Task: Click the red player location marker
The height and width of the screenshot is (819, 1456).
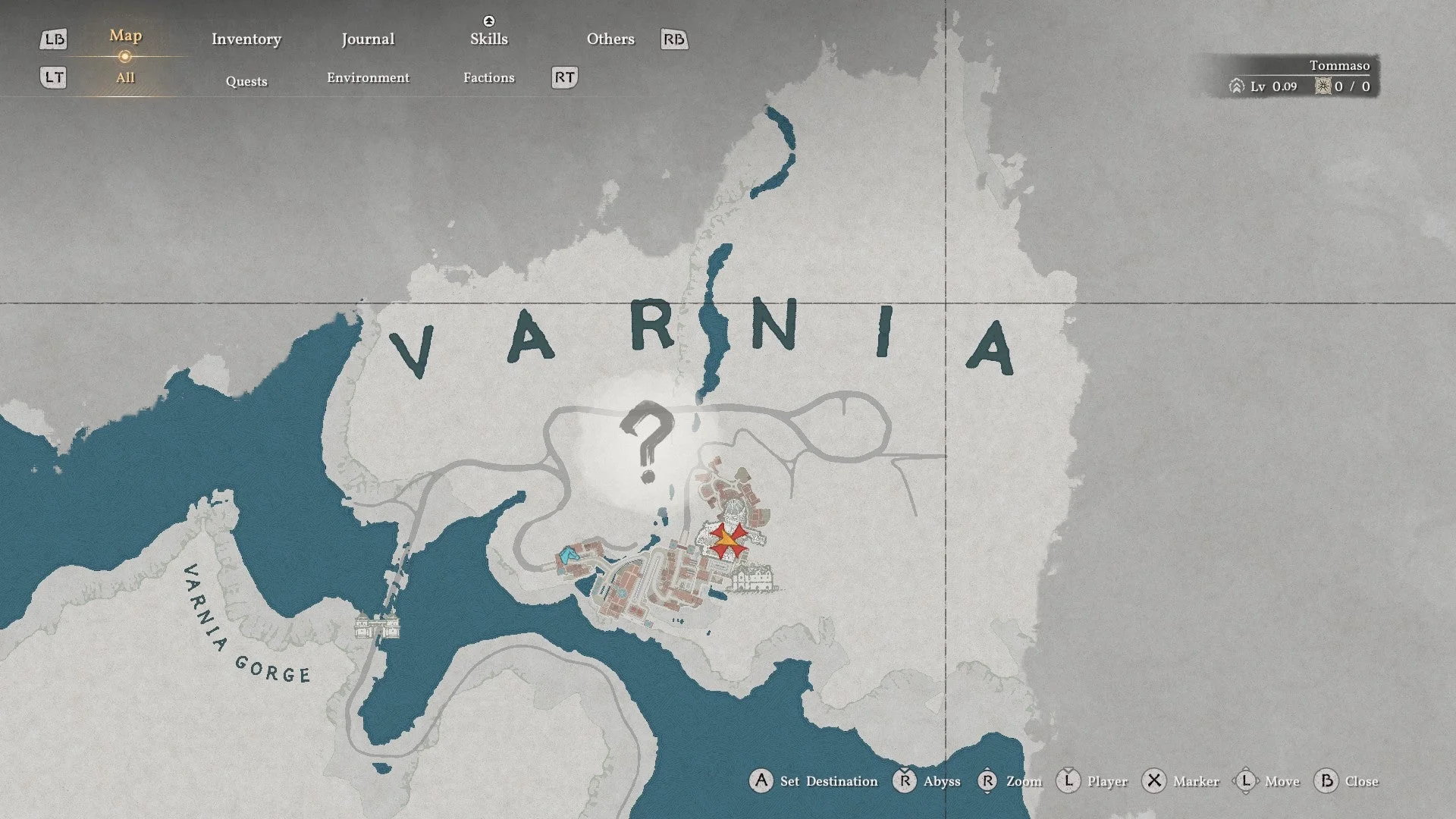Action: point(727,539)
